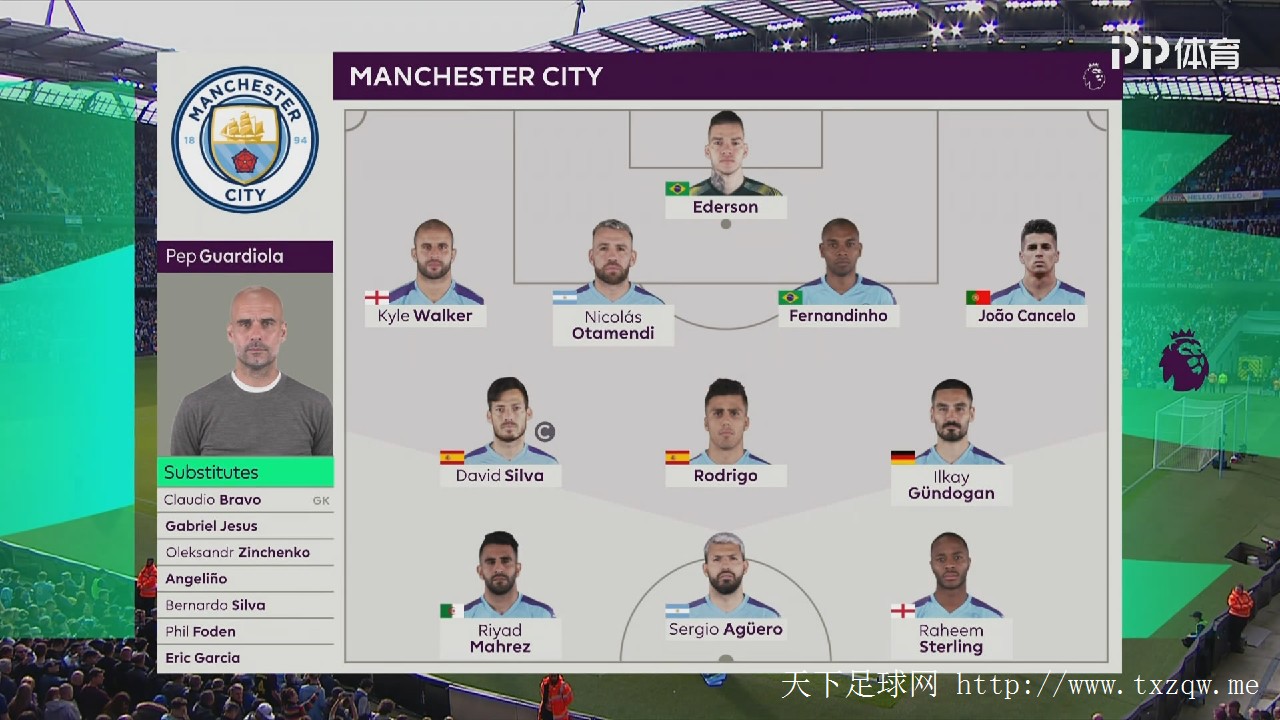Select Claudio Bravo in the substitutes list

pyautogui.click(x=245, y=500)
